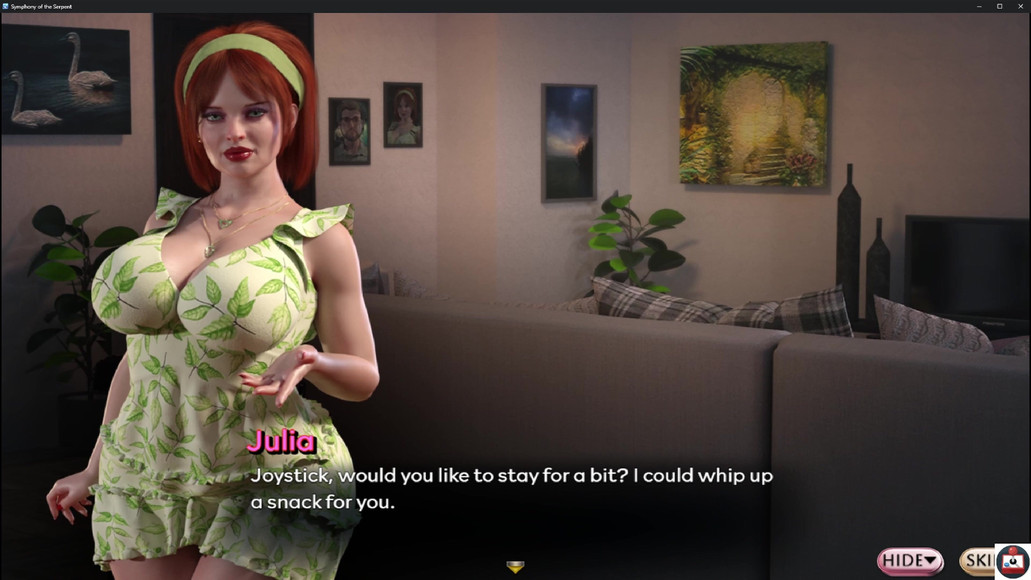Screen dimensions: 1031x580
Task: Hide the dialogue box with HIDE button
Action: [909, 560]
